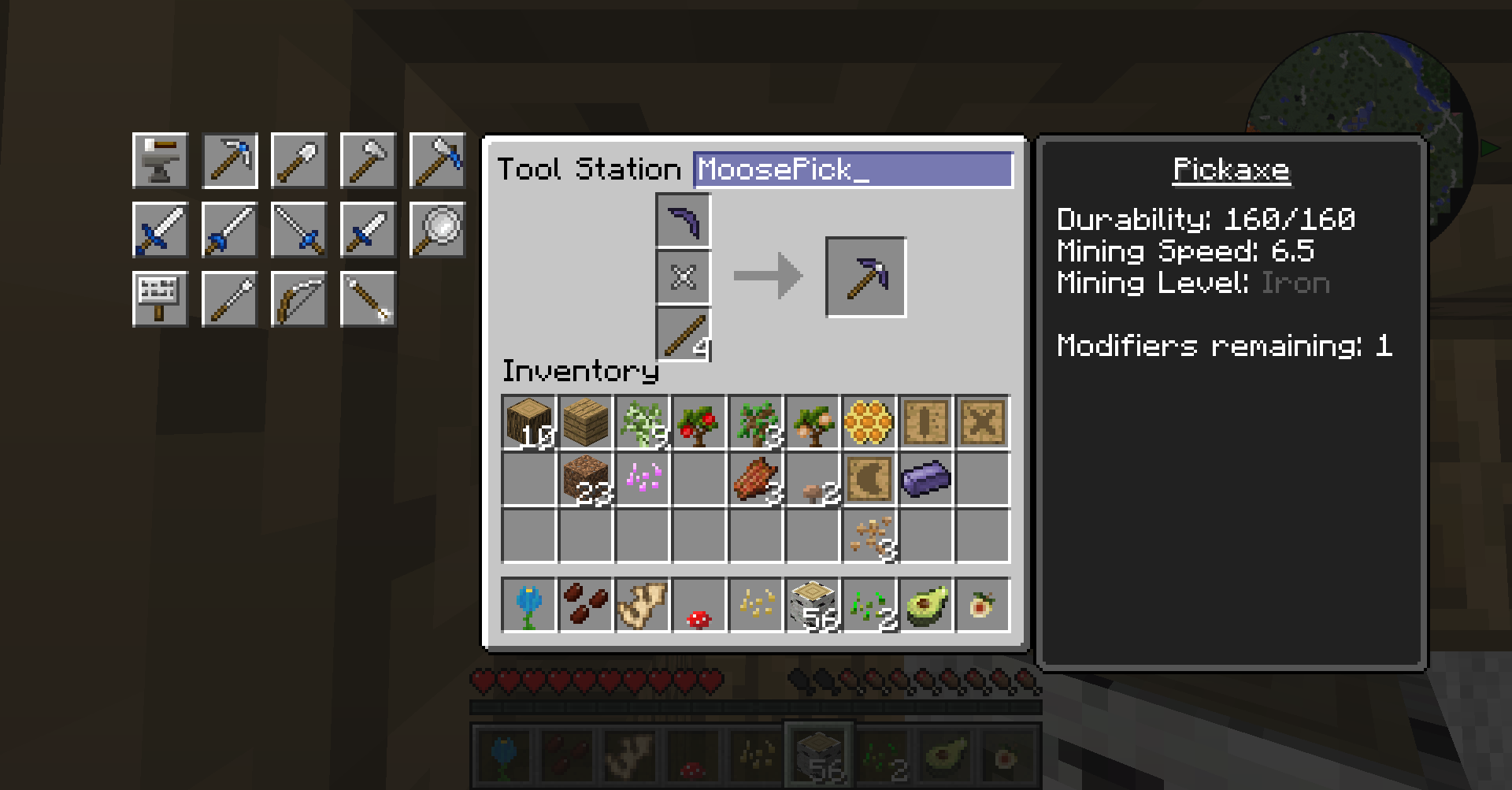Viewport: 1512px width, 790px height.
Task: Select the honeycomb in the inventory
Action: (x=869, y=422)
